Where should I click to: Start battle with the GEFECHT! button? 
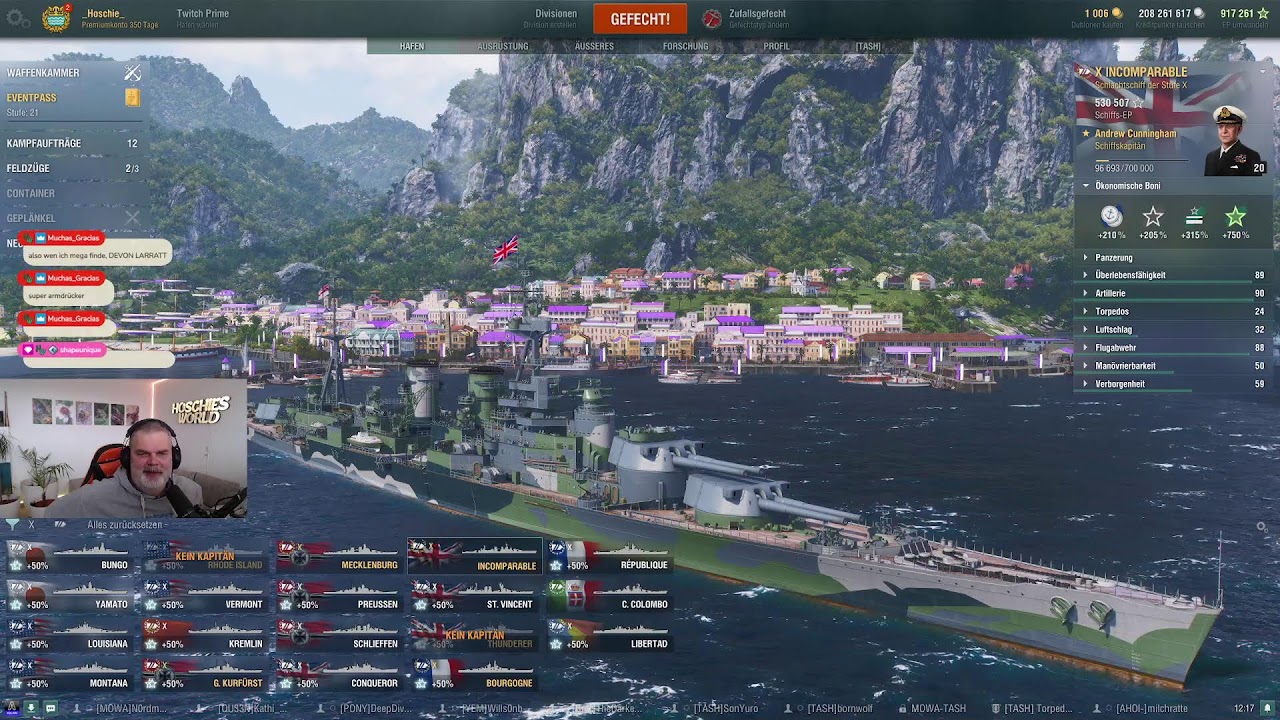[x=640, y=19]
